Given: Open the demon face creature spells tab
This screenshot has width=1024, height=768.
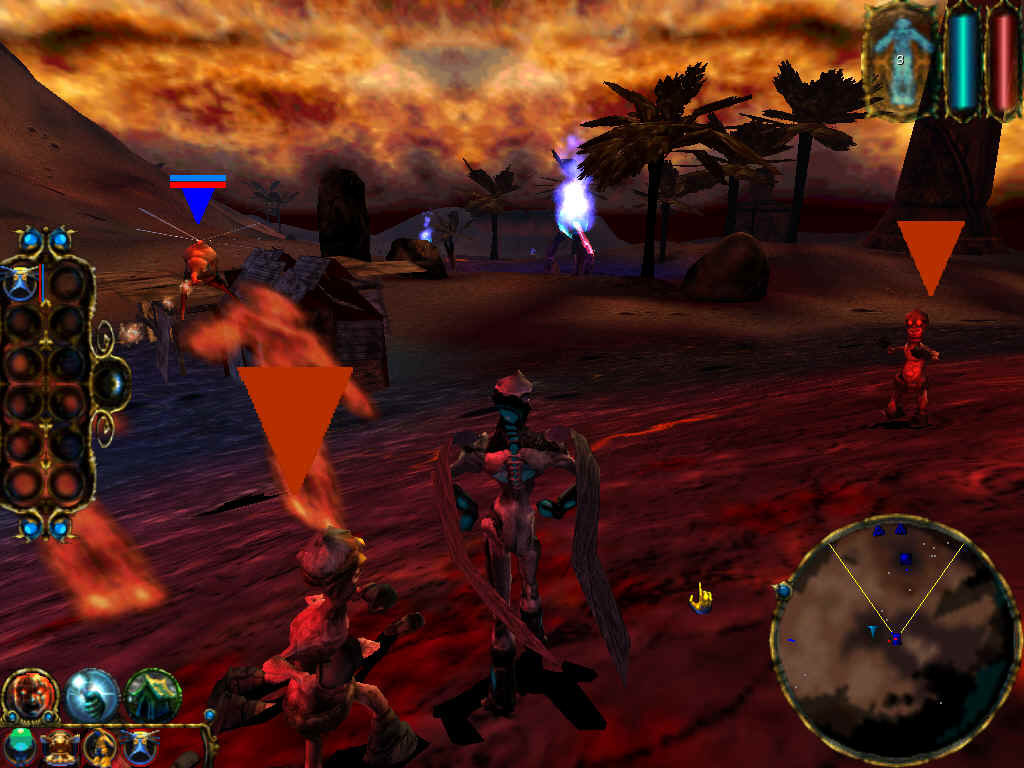Looking at the screenshot, I should (x=30, y=695).
